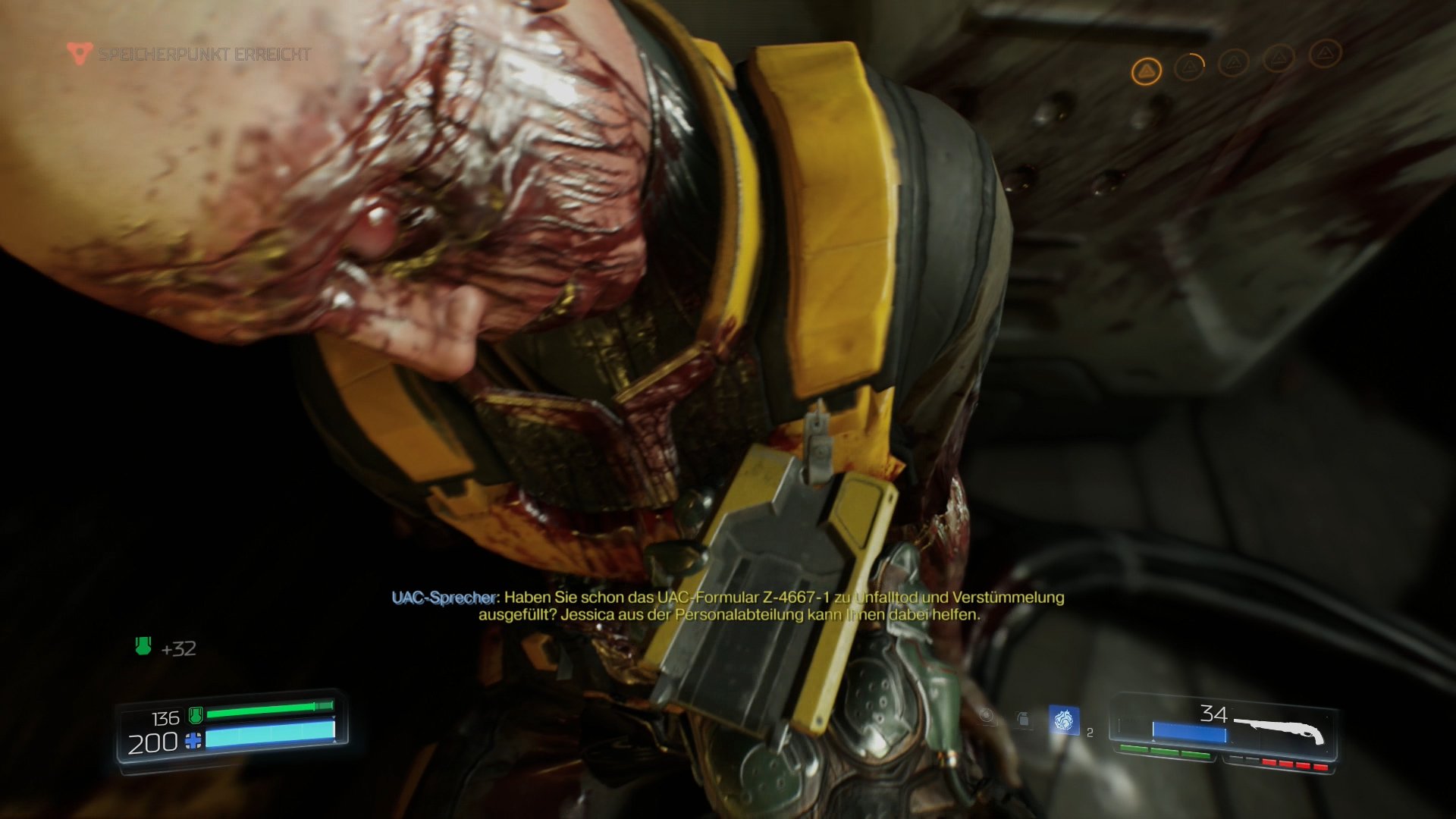Click the green armor pickup +32 icon
Image resolution: width=1456 pixels, height=819 pixels.
pos(143,648)
